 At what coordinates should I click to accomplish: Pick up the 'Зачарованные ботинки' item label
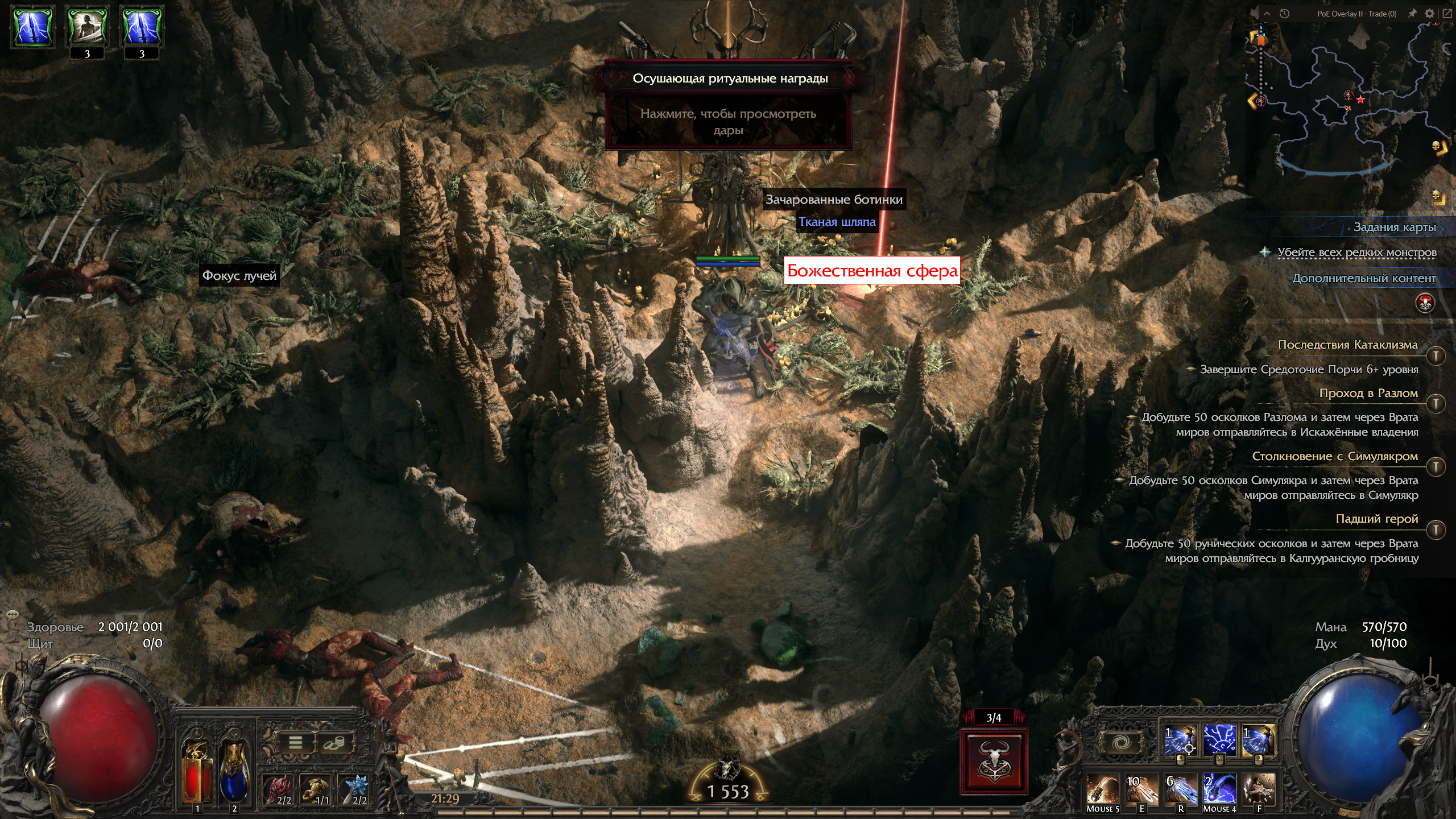tap(834, 200)
